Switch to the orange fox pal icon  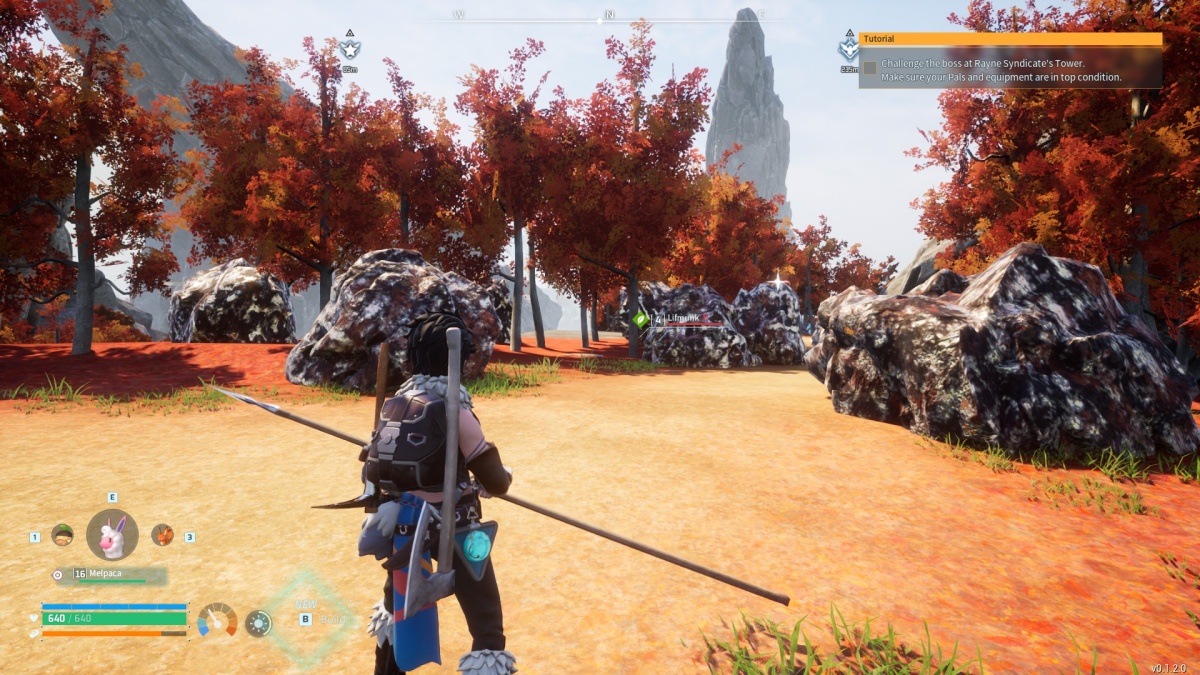coord(162,535)
